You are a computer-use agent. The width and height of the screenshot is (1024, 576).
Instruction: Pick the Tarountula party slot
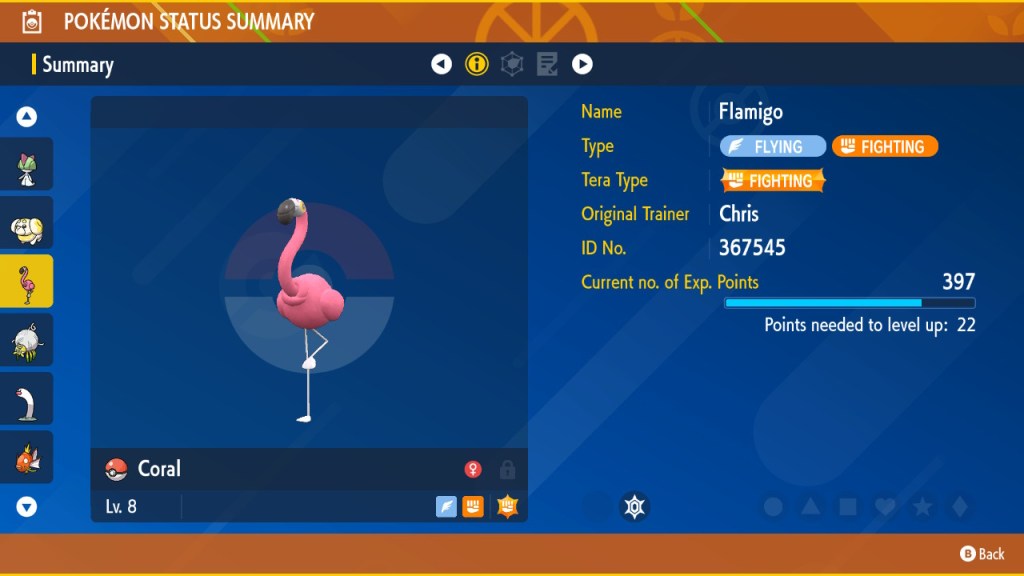click(27, 340)
